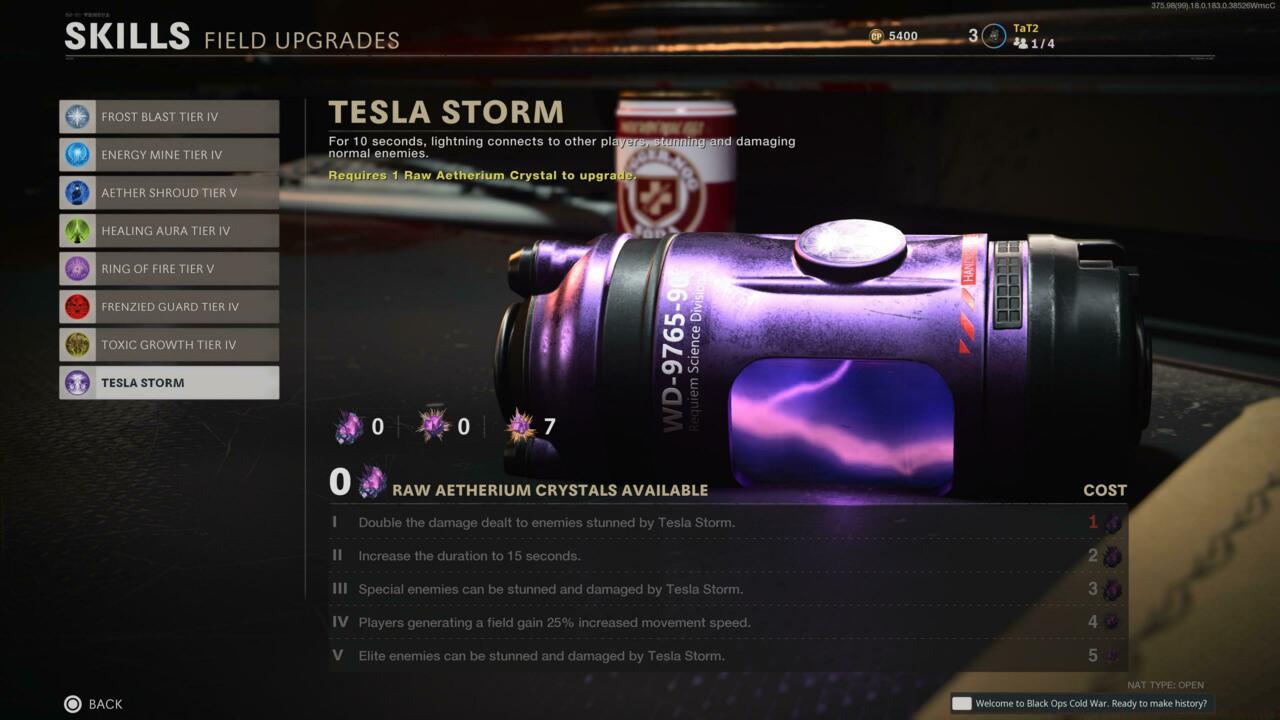Select the Toxic Growth skill icon
The image size is (1280, 720).
[77, 345]
